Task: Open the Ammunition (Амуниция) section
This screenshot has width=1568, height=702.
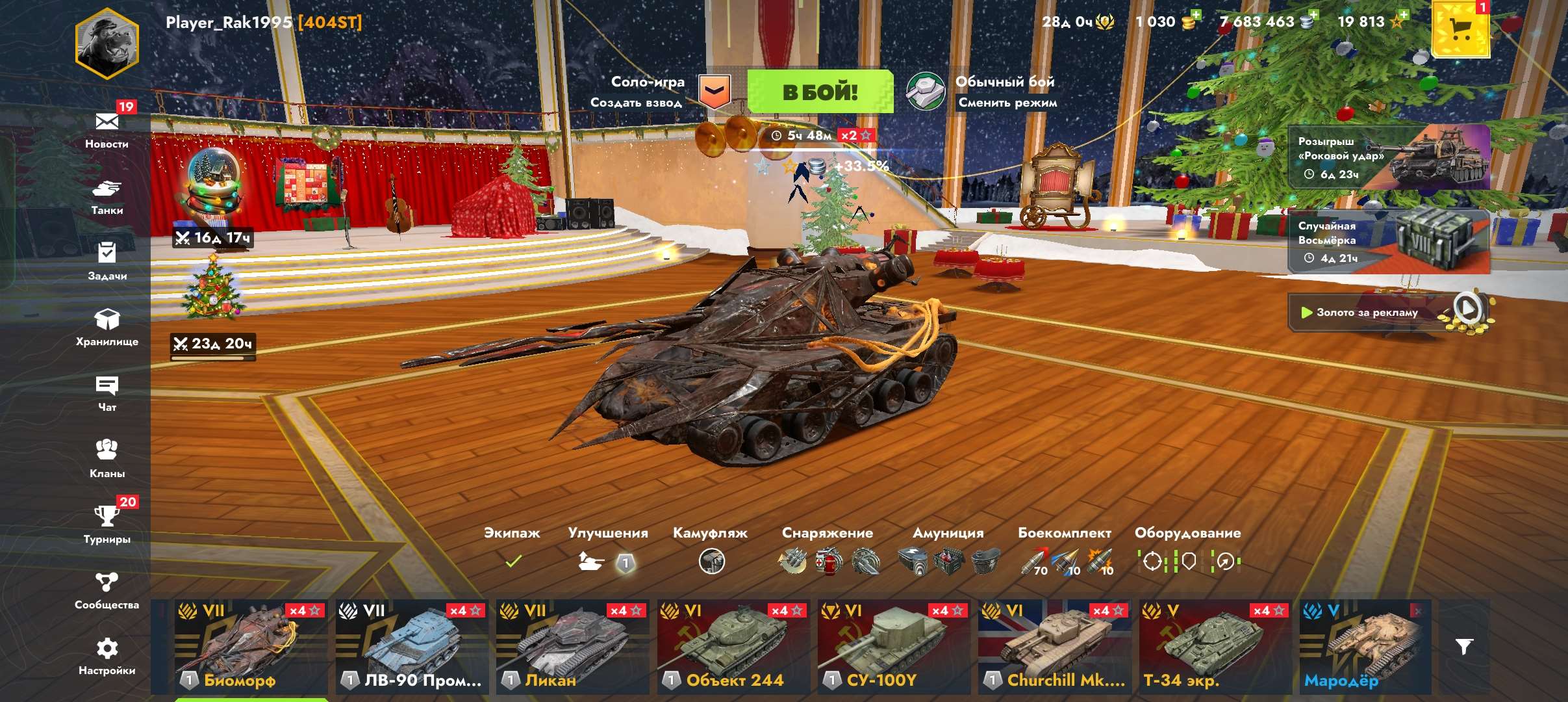Action: tap(948, 560)
